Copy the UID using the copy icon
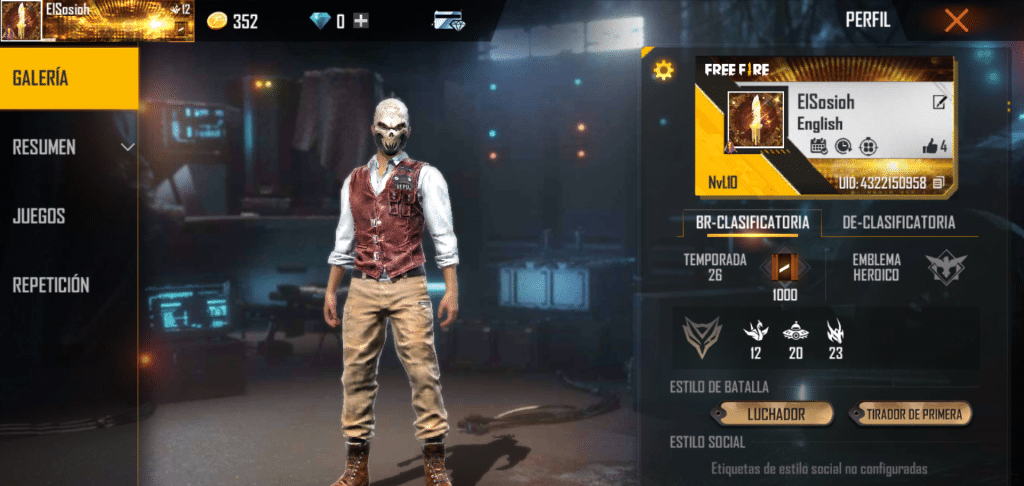 [939, 183]
